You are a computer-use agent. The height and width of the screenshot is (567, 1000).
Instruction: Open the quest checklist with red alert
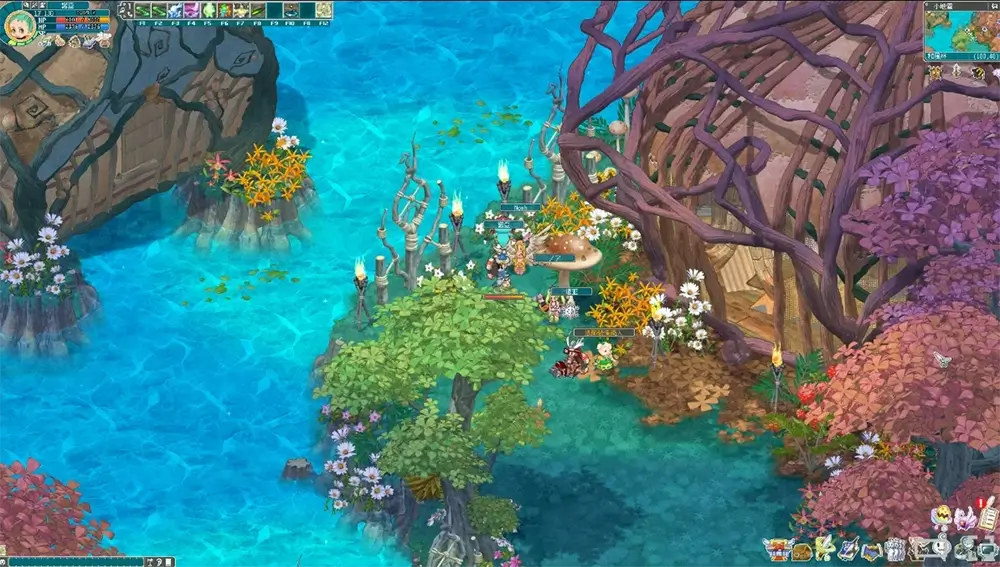989,516
